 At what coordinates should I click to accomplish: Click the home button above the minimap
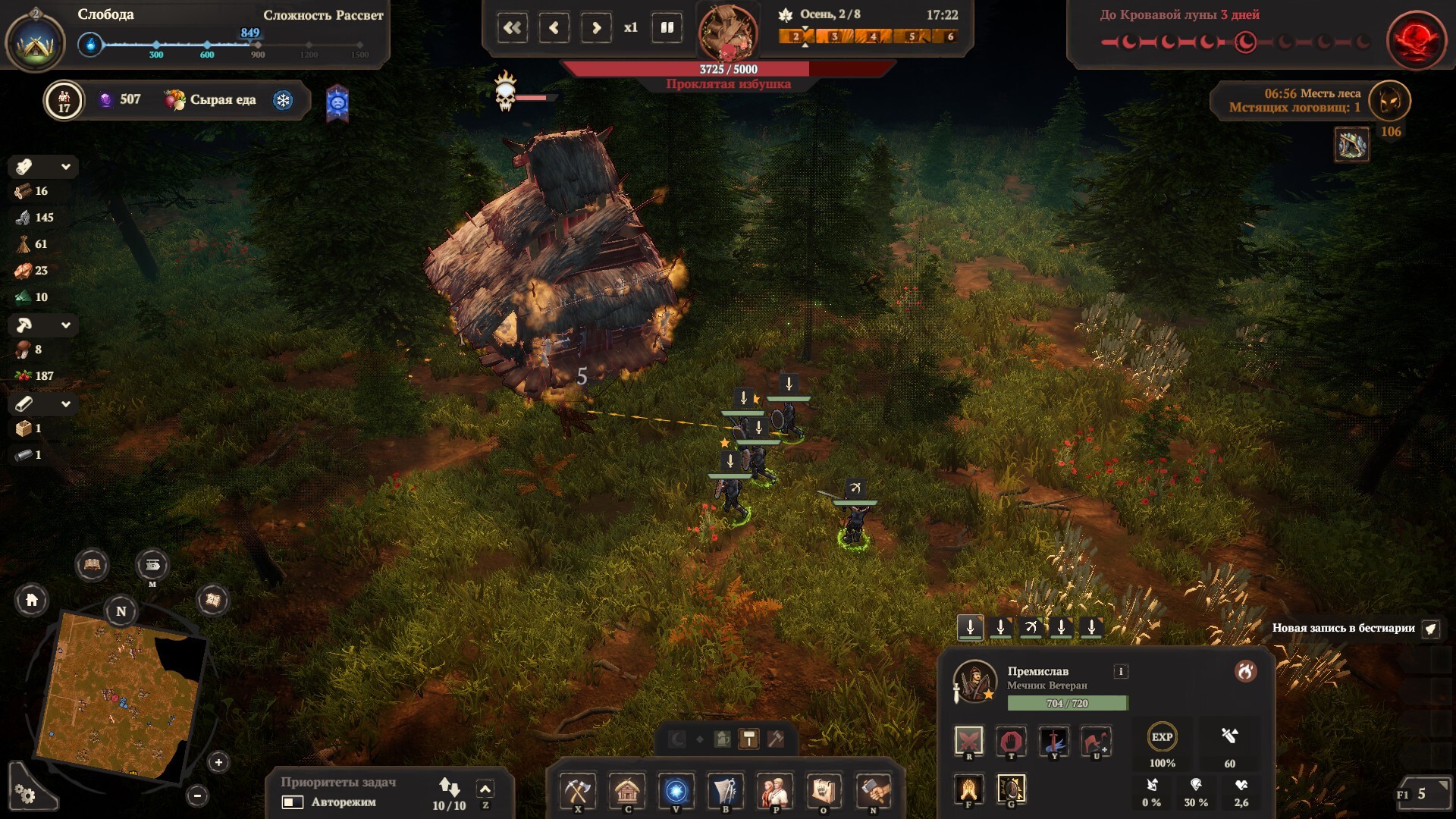tap(32, 601)
